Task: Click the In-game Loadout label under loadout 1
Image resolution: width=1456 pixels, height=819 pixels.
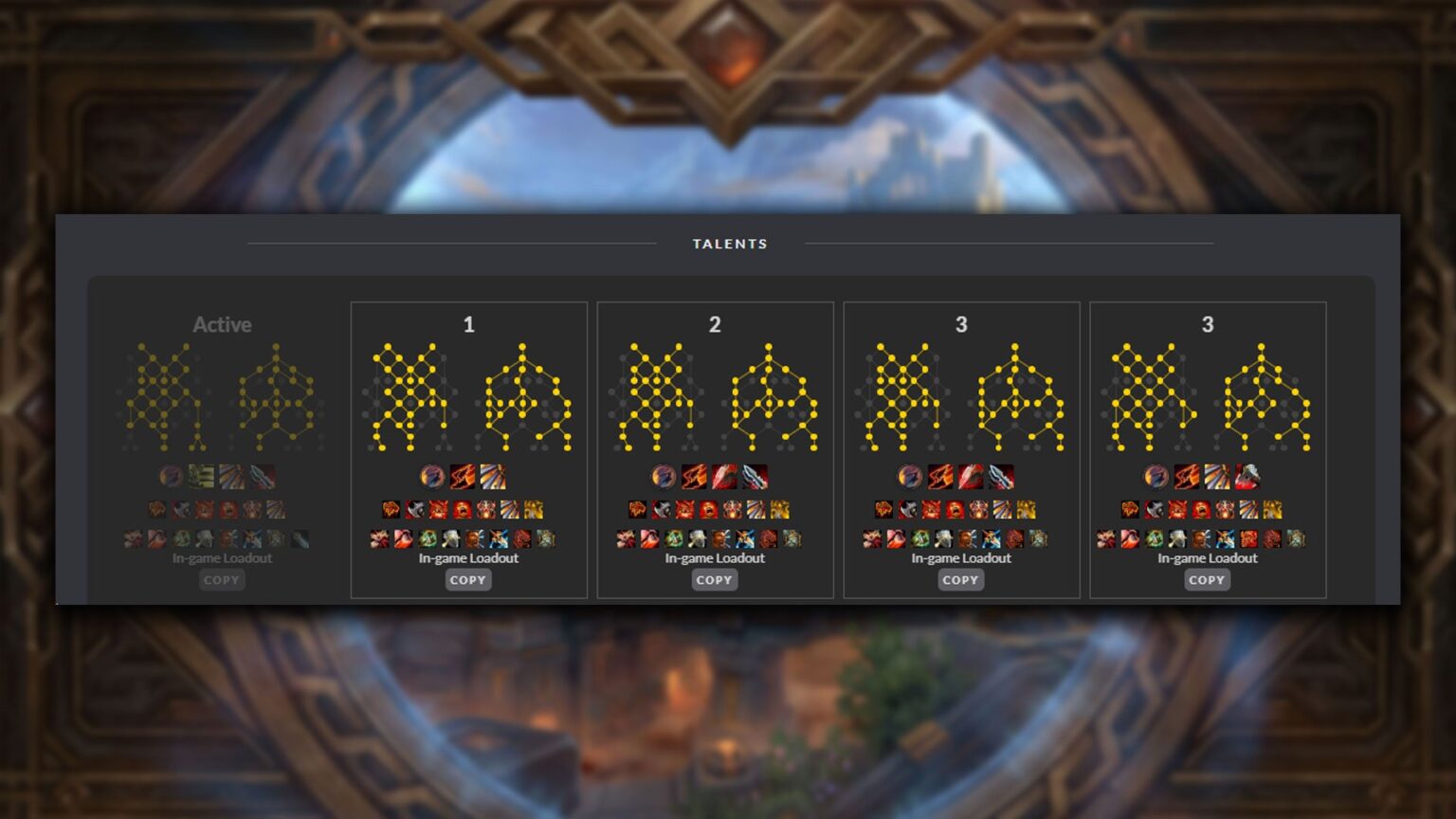Action: (x=468, y=558)
